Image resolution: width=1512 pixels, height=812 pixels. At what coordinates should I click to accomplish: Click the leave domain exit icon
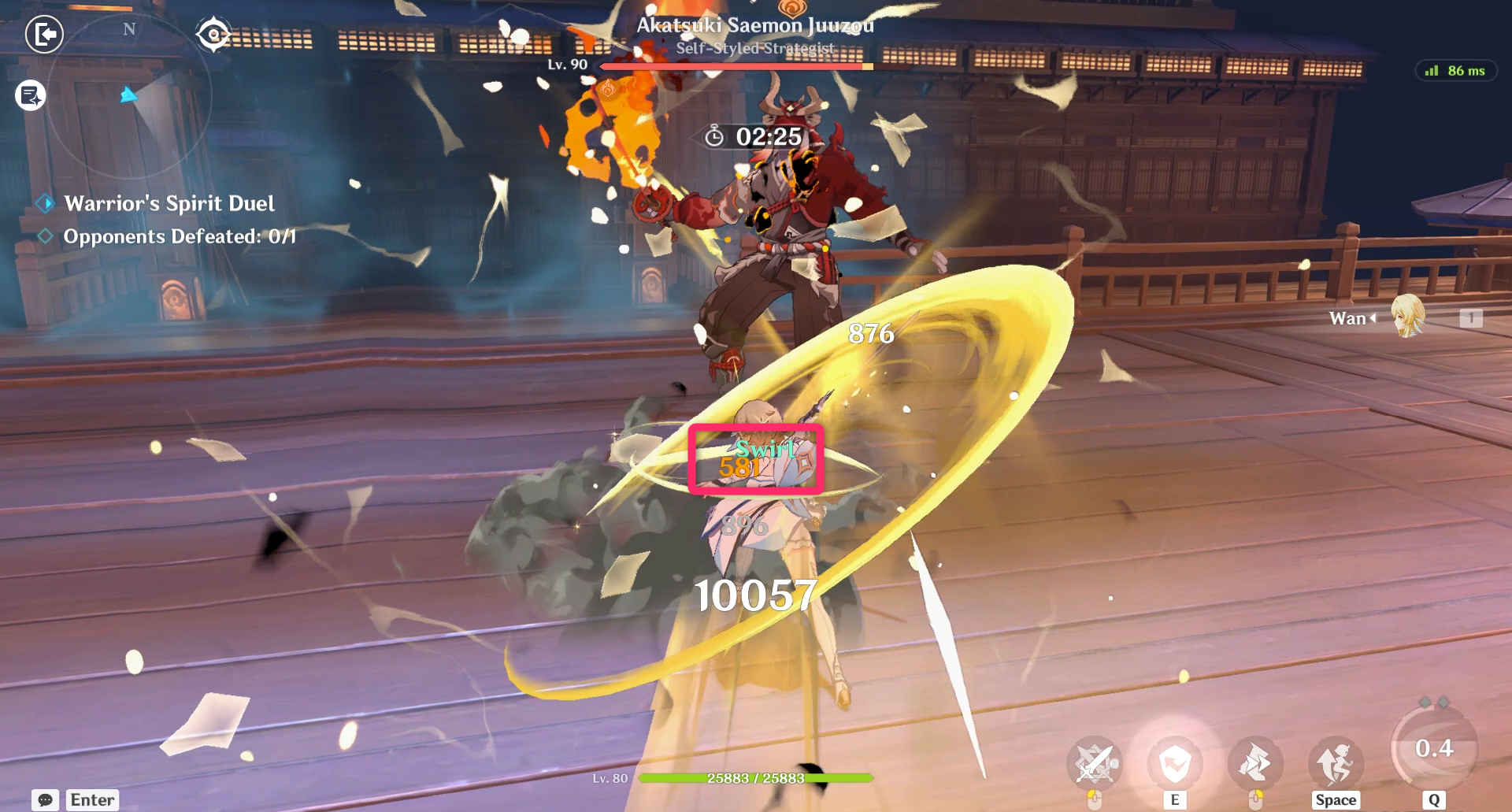(45, 35)
